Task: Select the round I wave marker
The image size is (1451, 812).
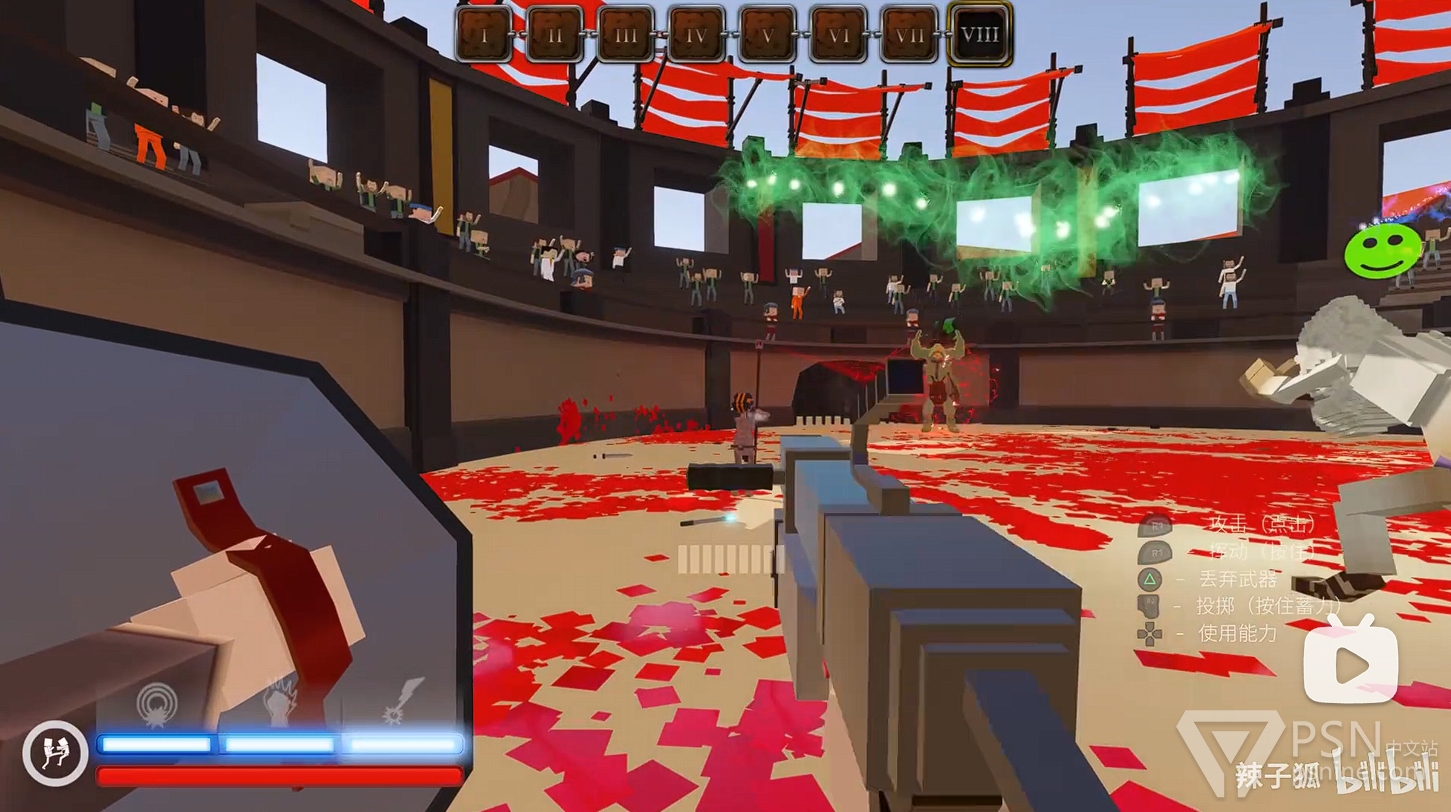Action: pyautogui.click(x=484, y=34)
